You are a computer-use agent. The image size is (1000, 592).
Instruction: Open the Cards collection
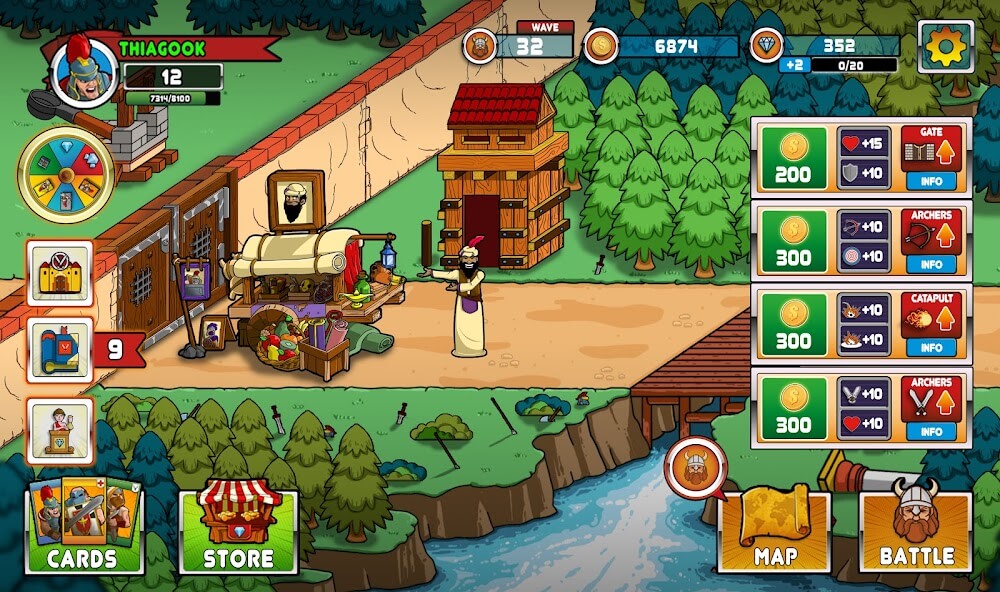pyautogui.click(x=84, y=530)
